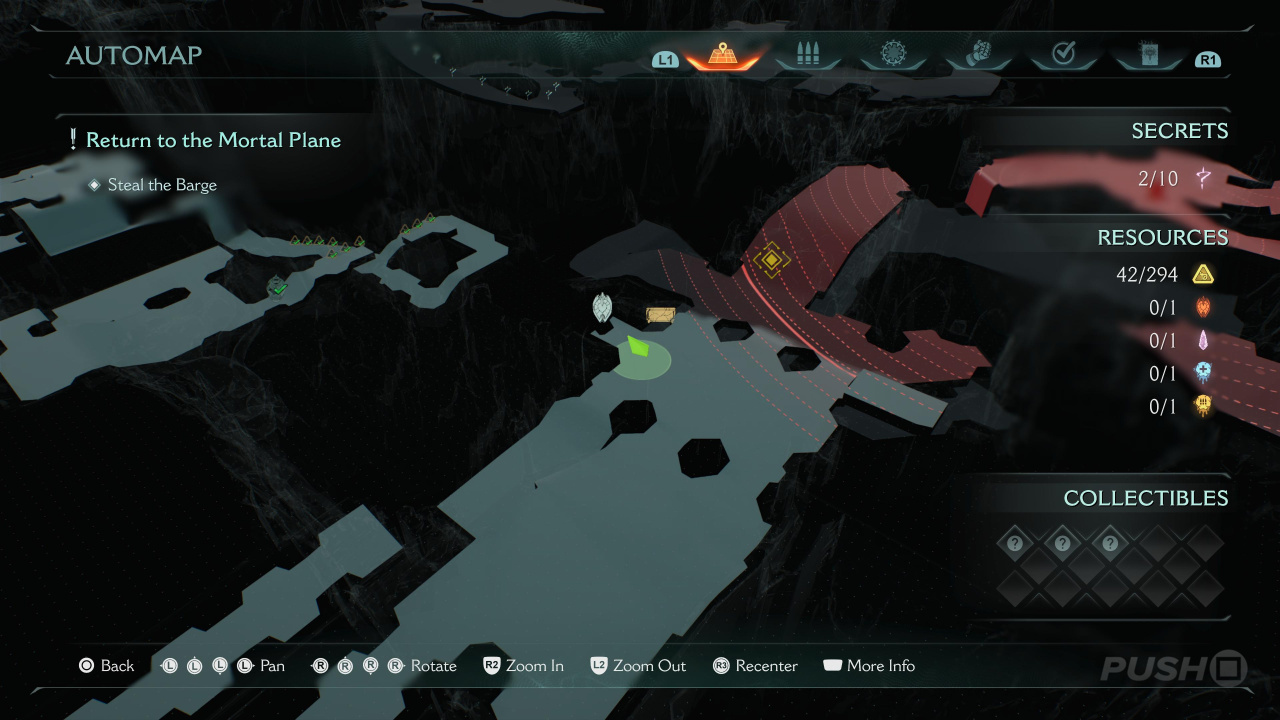The image size is (1280, 720).
Task: Select the yellow diamond objective marker
Action: tap(771, 260)
